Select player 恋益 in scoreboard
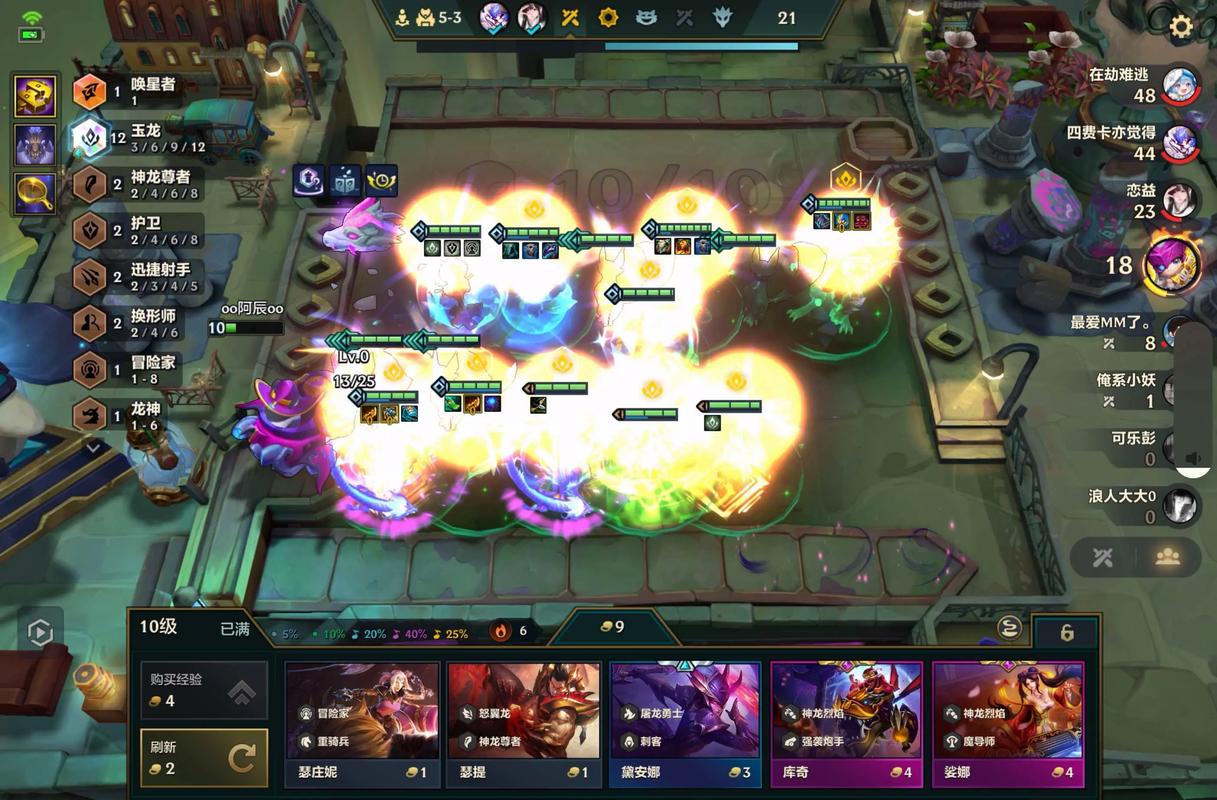The image size is (1217, 800). point(1178,200)
